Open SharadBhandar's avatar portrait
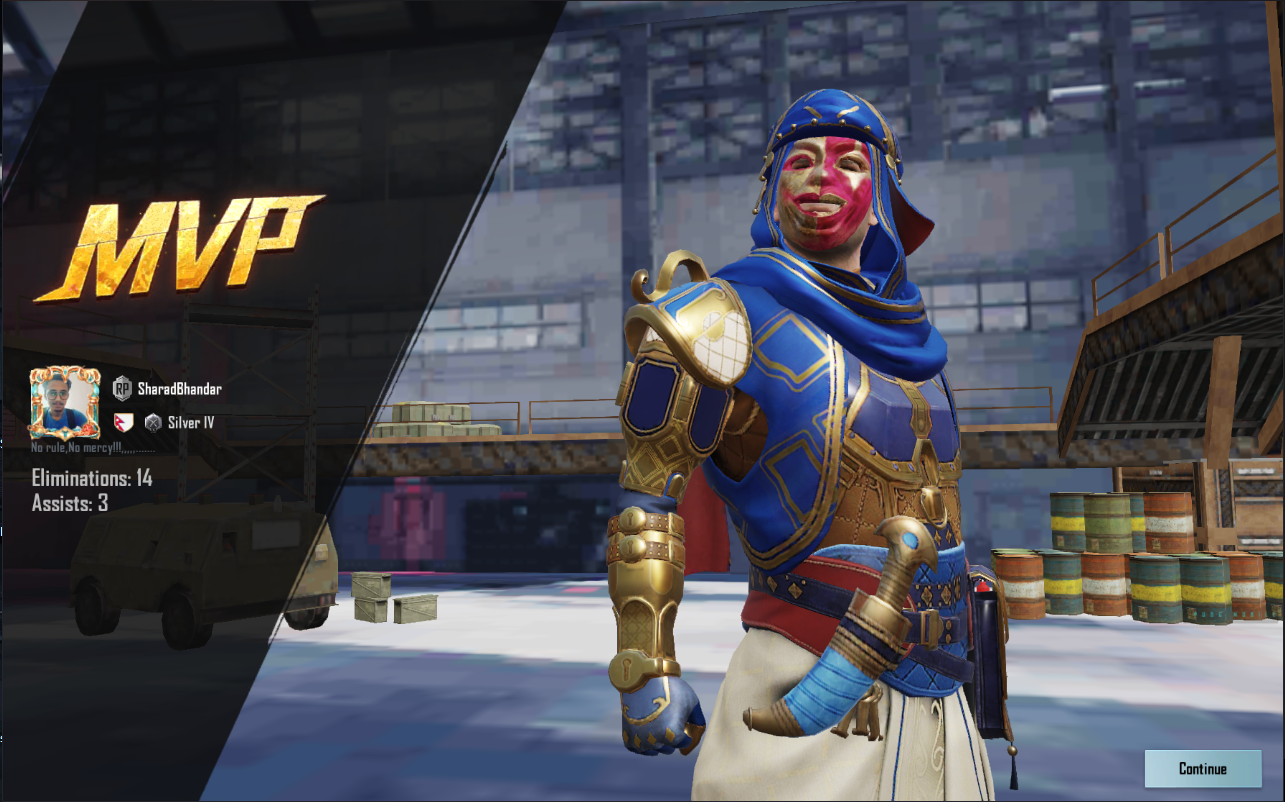 click(64, 403)
